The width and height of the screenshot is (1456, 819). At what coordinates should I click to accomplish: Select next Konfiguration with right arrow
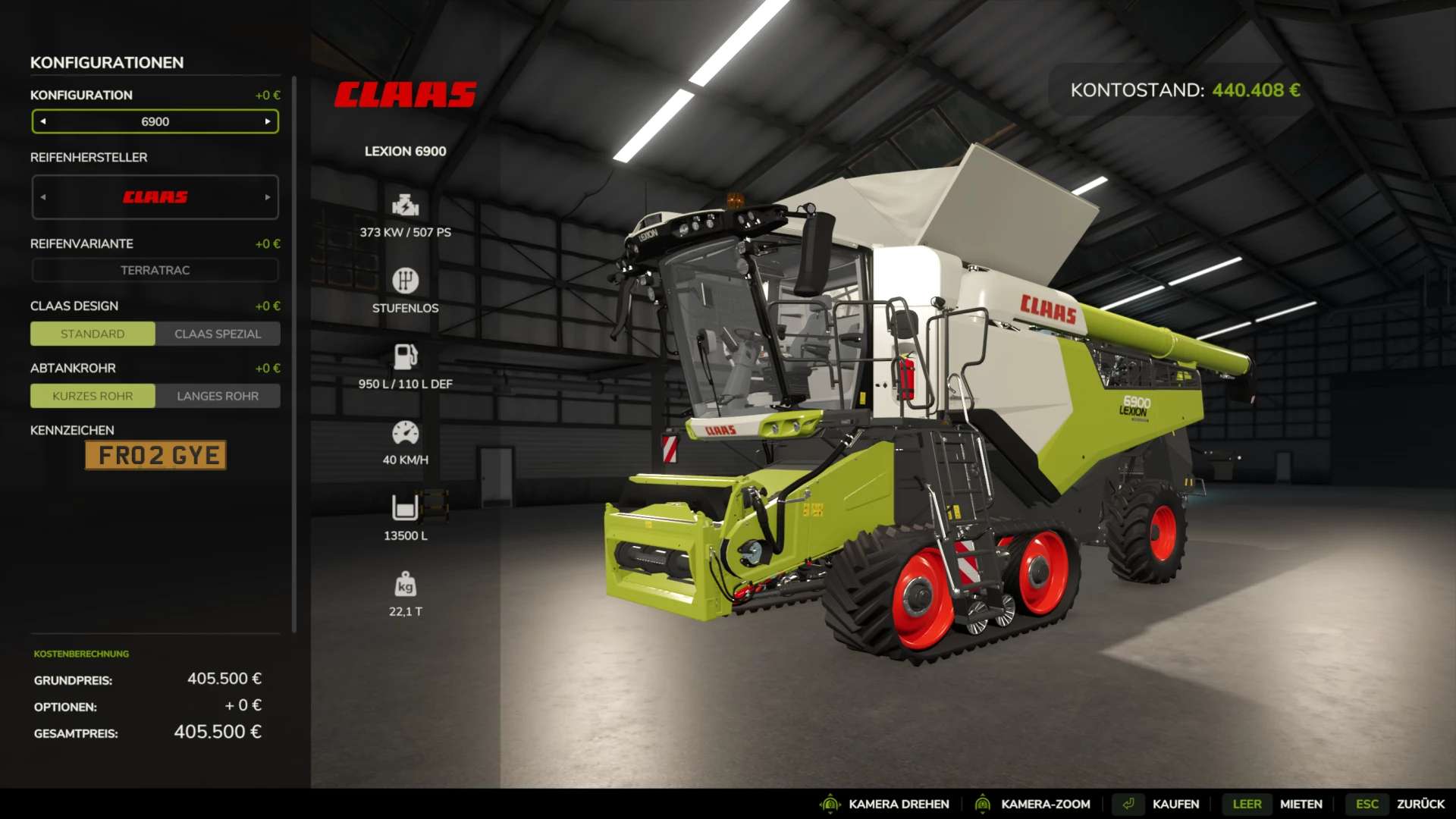(x=268, y=121)
